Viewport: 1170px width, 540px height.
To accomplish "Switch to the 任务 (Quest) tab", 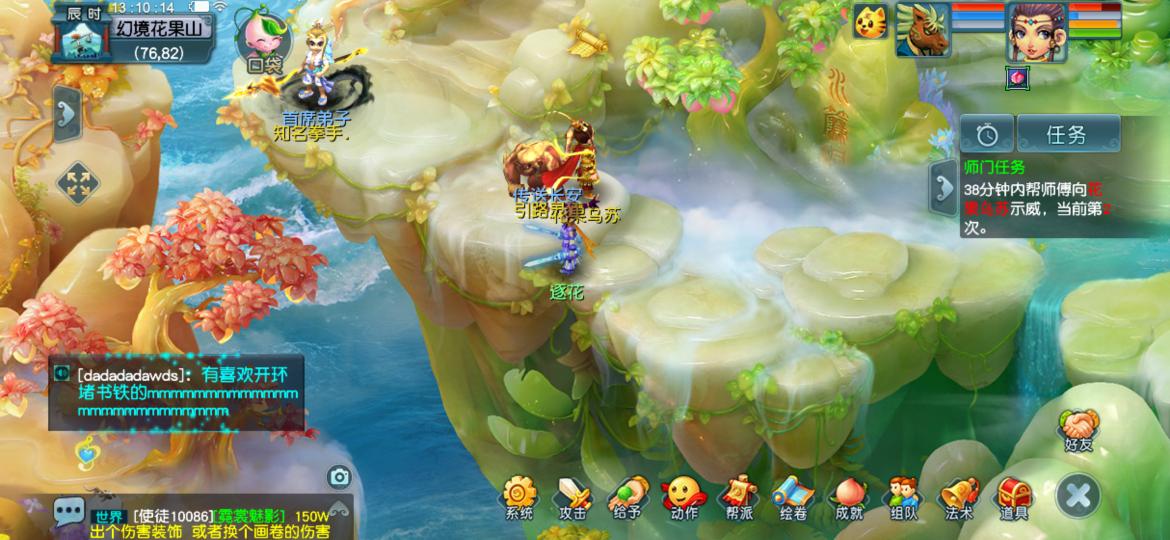I will tap(1066, 133).
